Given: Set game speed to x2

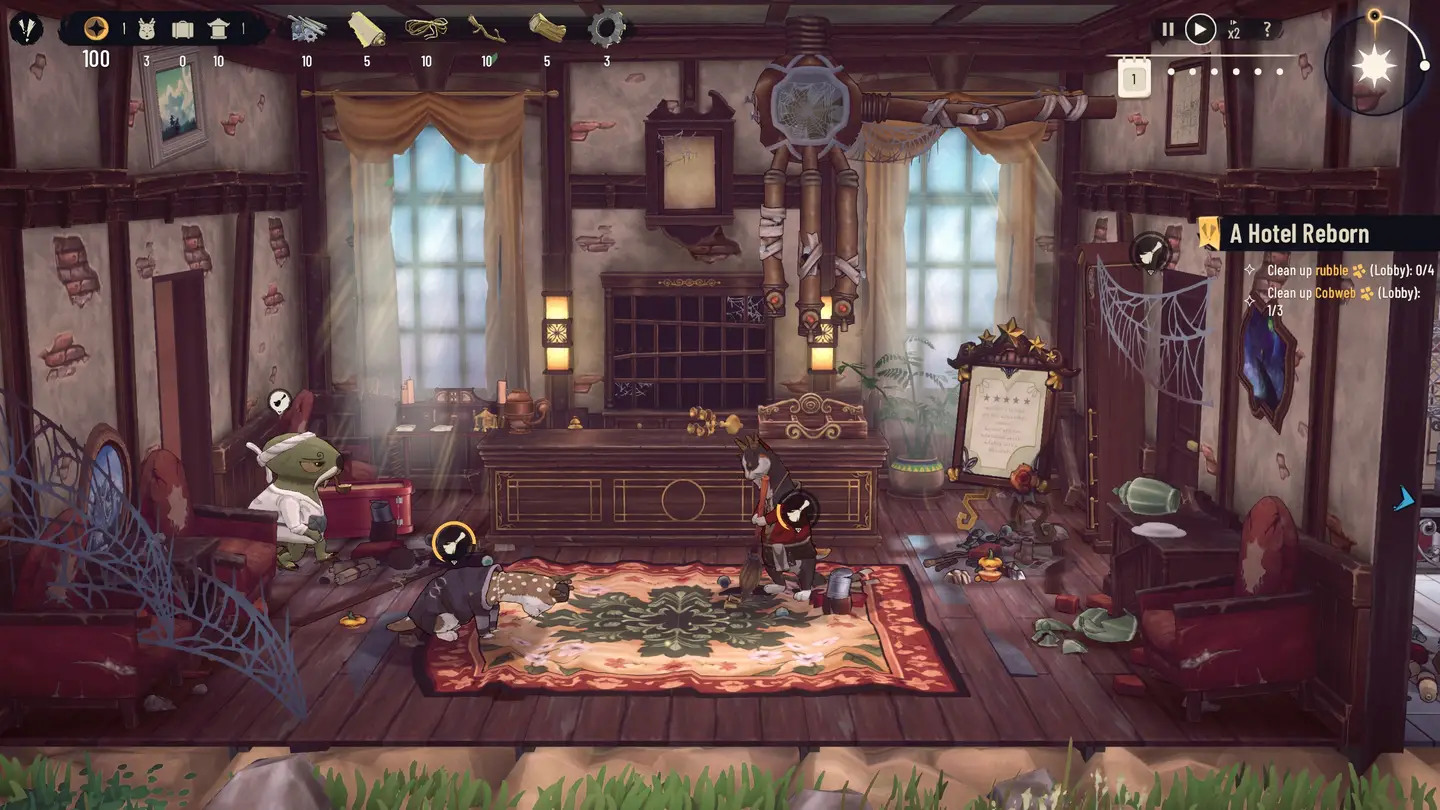Looking at the screenshot, I should [1234, 29].
